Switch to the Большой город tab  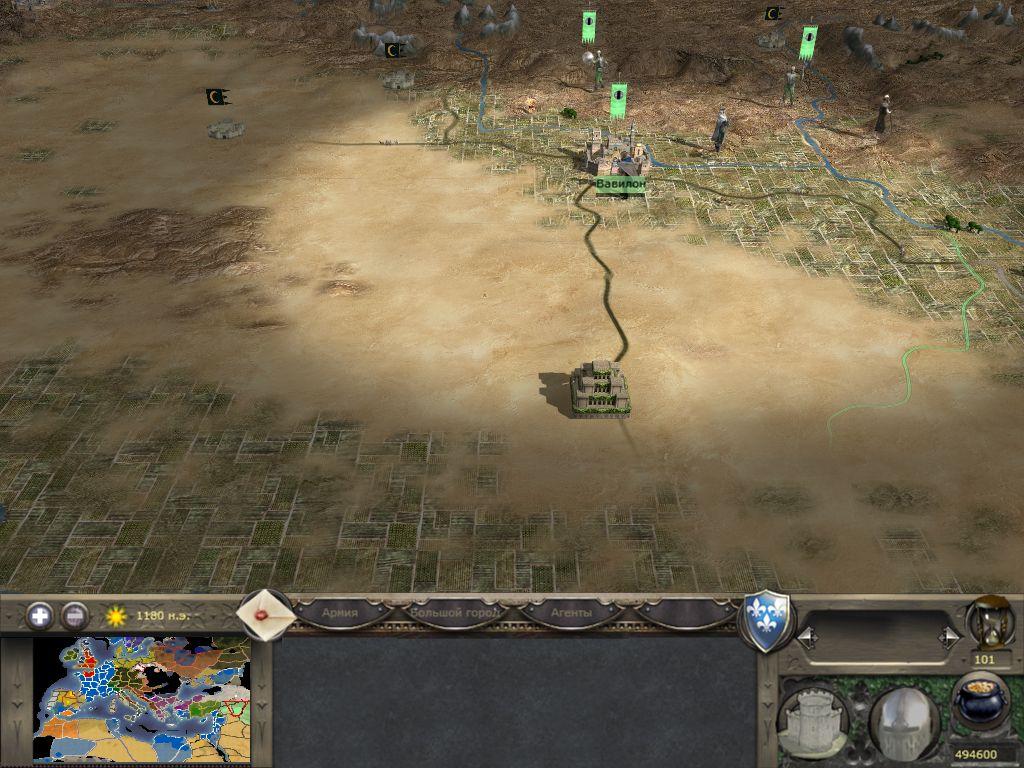coord(455,612)
